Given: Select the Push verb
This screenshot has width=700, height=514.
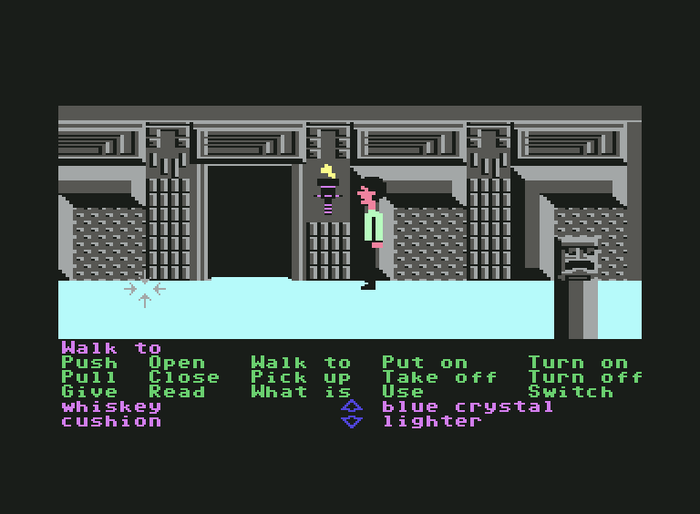Looking at the screenshot, I should pyautogui.click(x=89, y=363).
